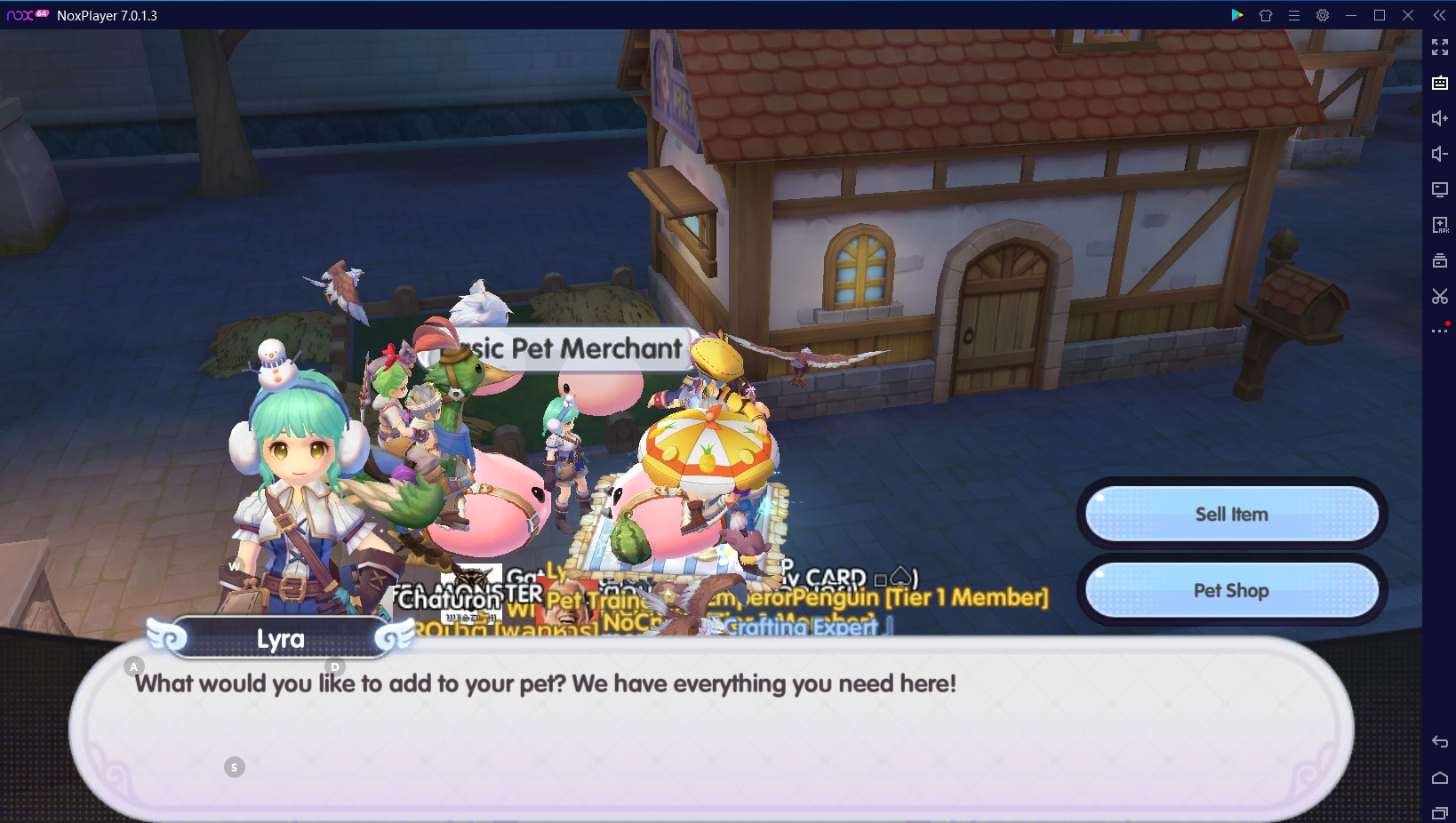
Task: Choose the Sell Item dialogue option
Action: point(1231,515)
